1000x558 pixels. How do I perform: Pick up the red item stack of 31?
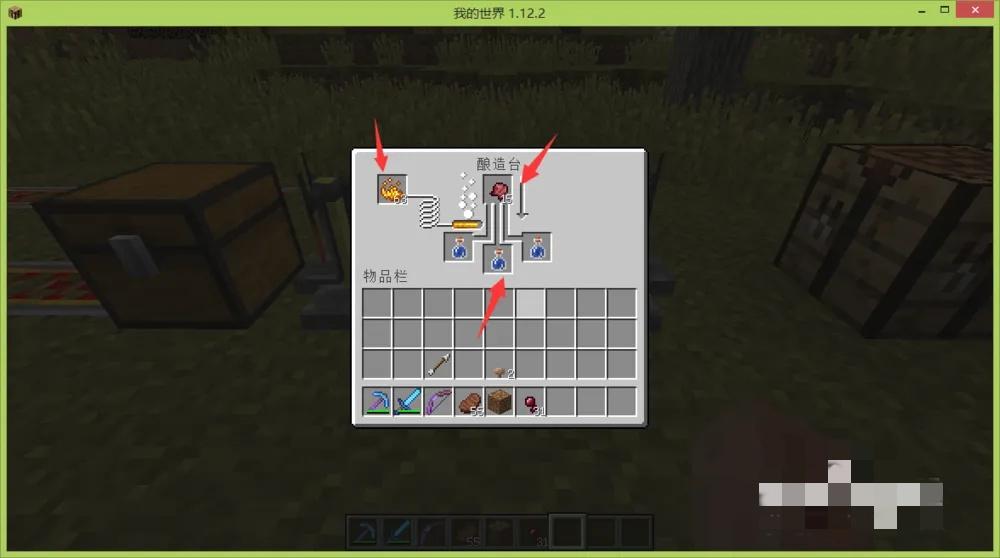[530, 402]
